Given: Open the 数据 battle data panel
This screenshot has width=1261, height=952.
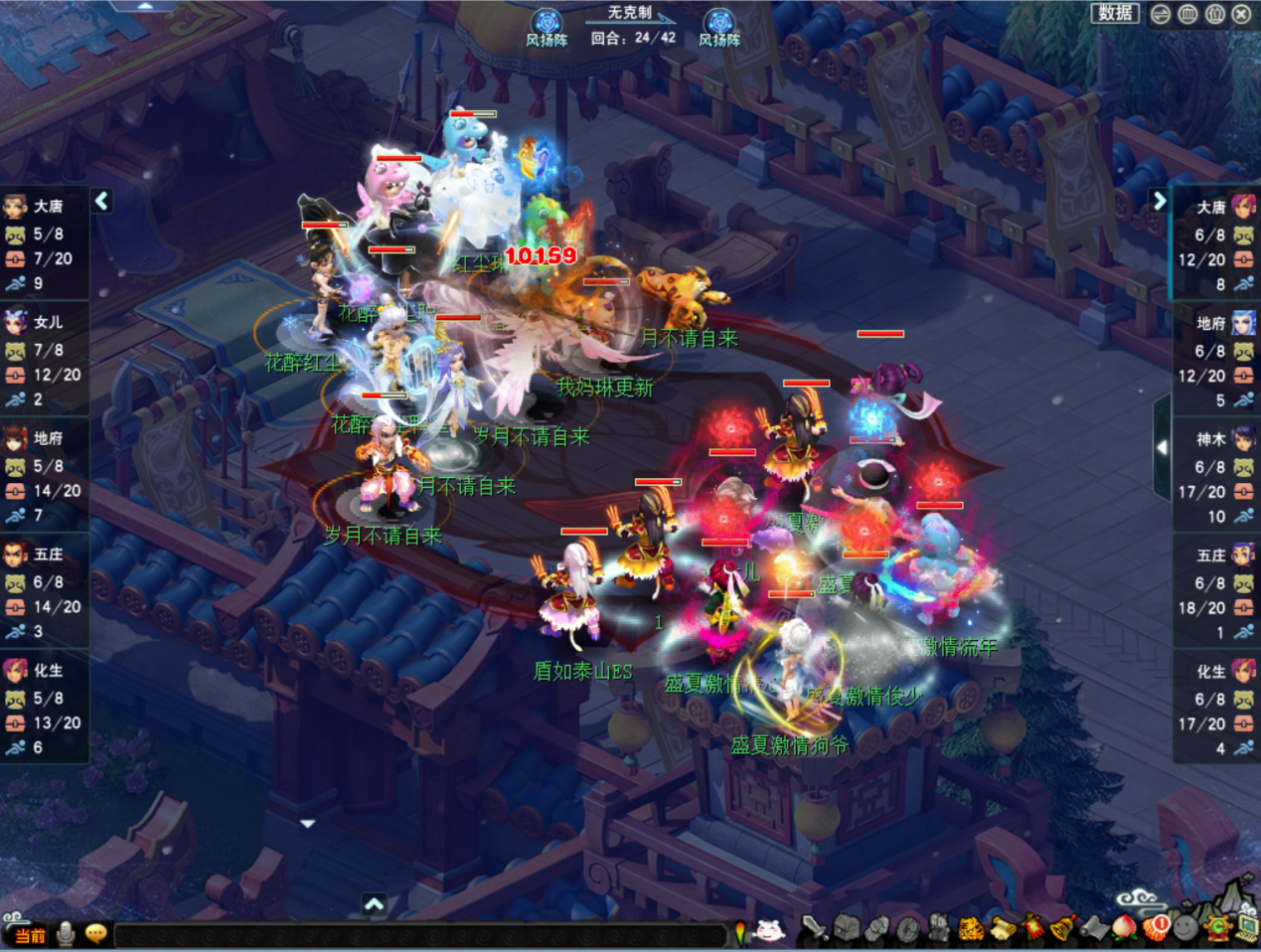Looking at the screenshot, I should point(1115,13).
